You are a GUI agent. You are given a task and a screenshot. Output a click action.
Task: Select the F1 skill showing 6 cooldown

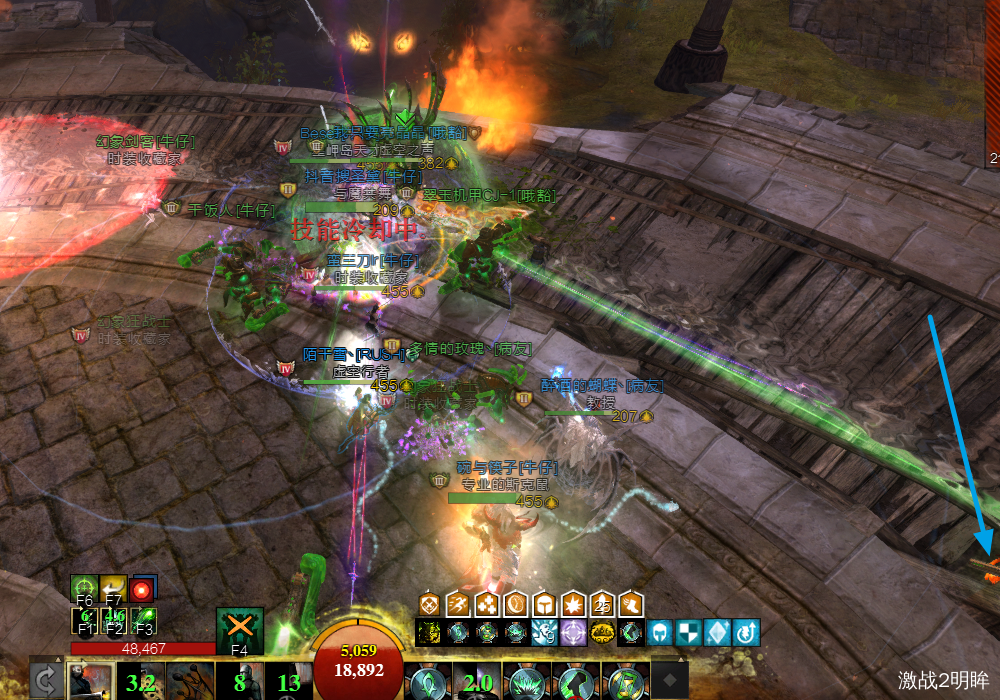(x=84, y=619)
